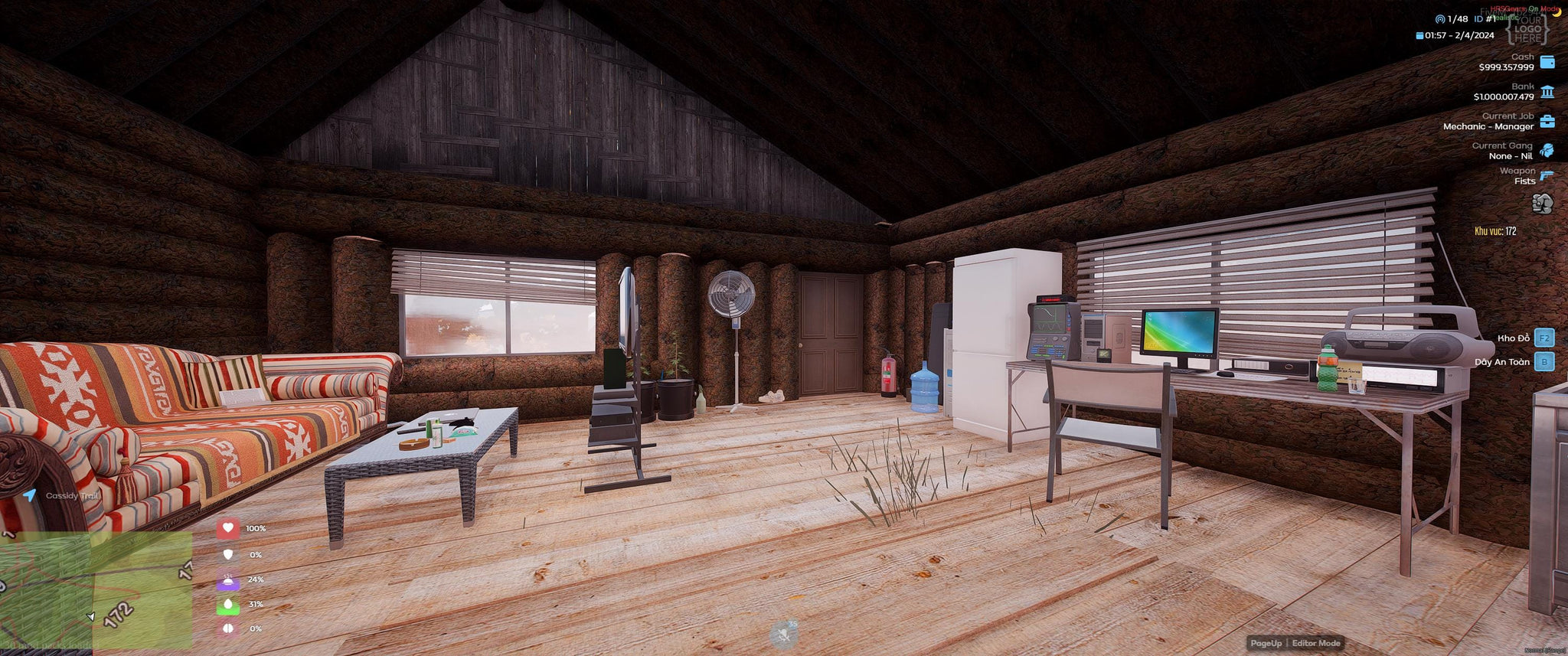Open the Bank building icon
The width and height of the screenshot is (1568, 656).
(1547, 92)
